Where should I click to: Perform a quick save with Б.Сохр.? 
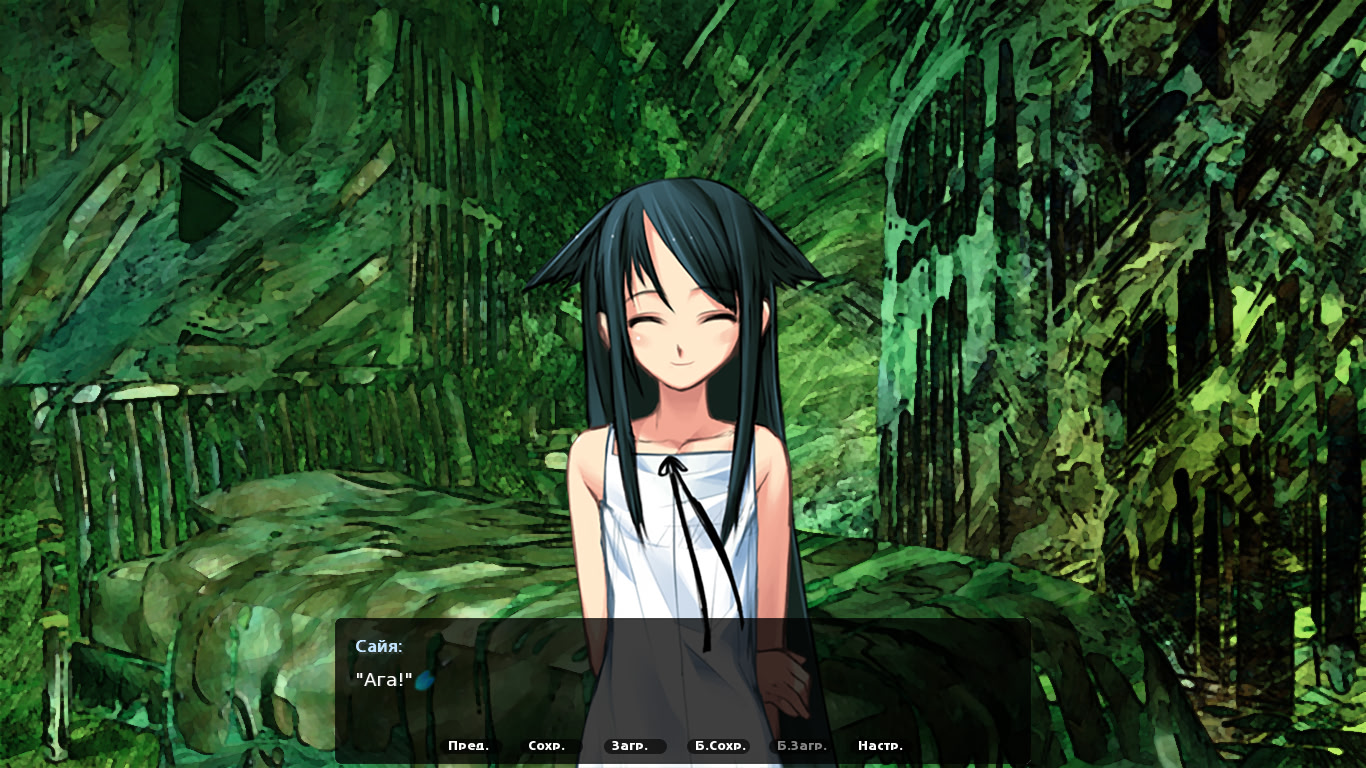722,745
